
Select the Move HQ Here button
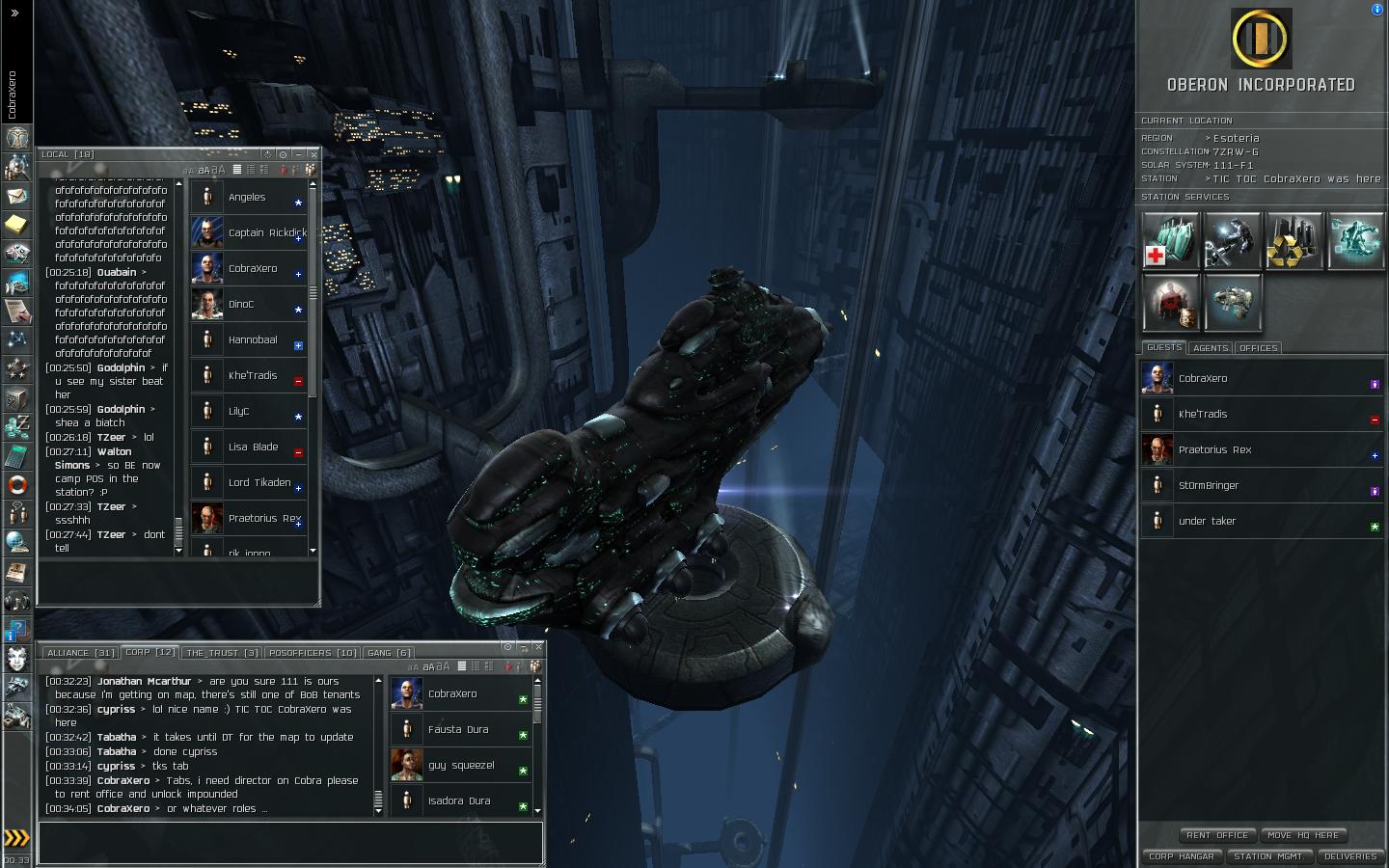tap(1303, 835)
